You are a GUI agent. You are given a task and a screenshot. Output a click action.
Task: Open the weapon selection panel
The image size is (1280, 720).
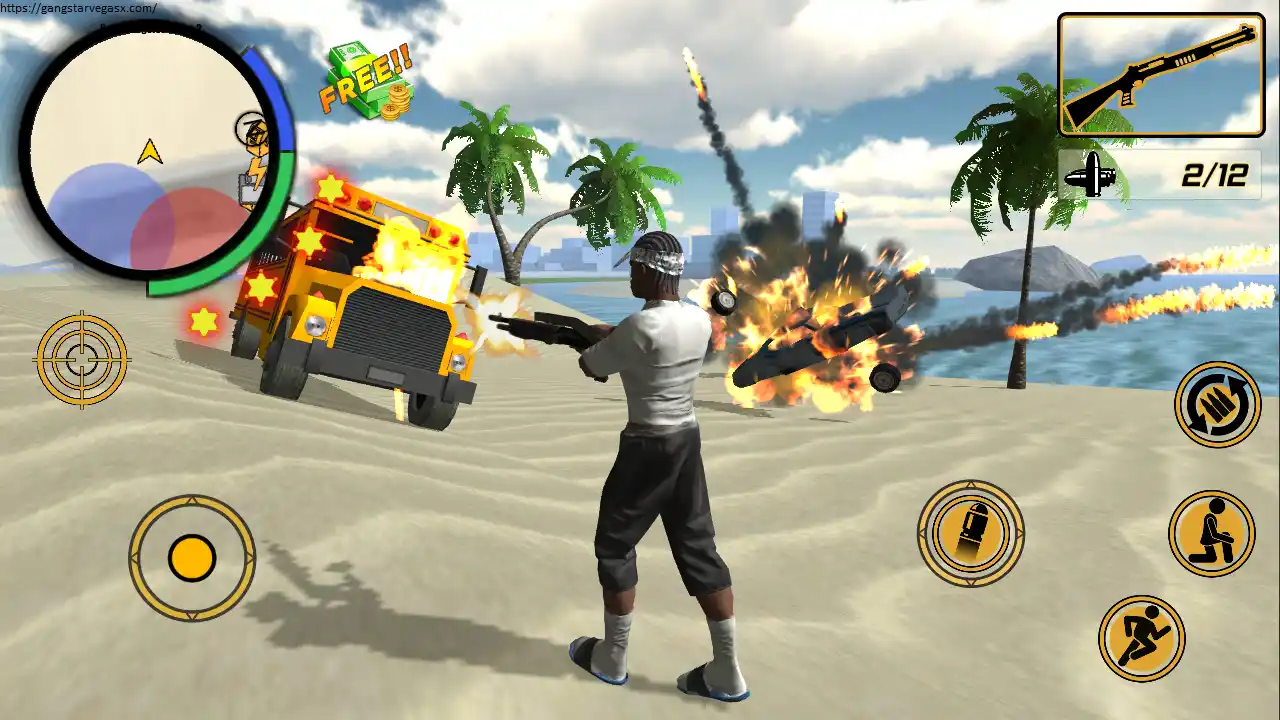1160,75
